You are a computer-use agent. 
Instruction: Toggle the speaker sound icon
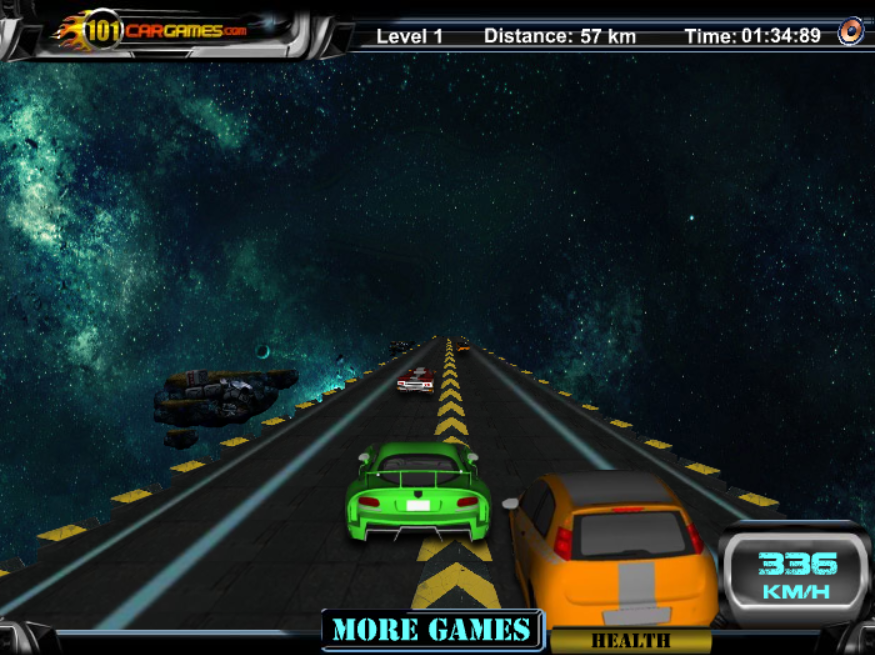pos(850,31)
